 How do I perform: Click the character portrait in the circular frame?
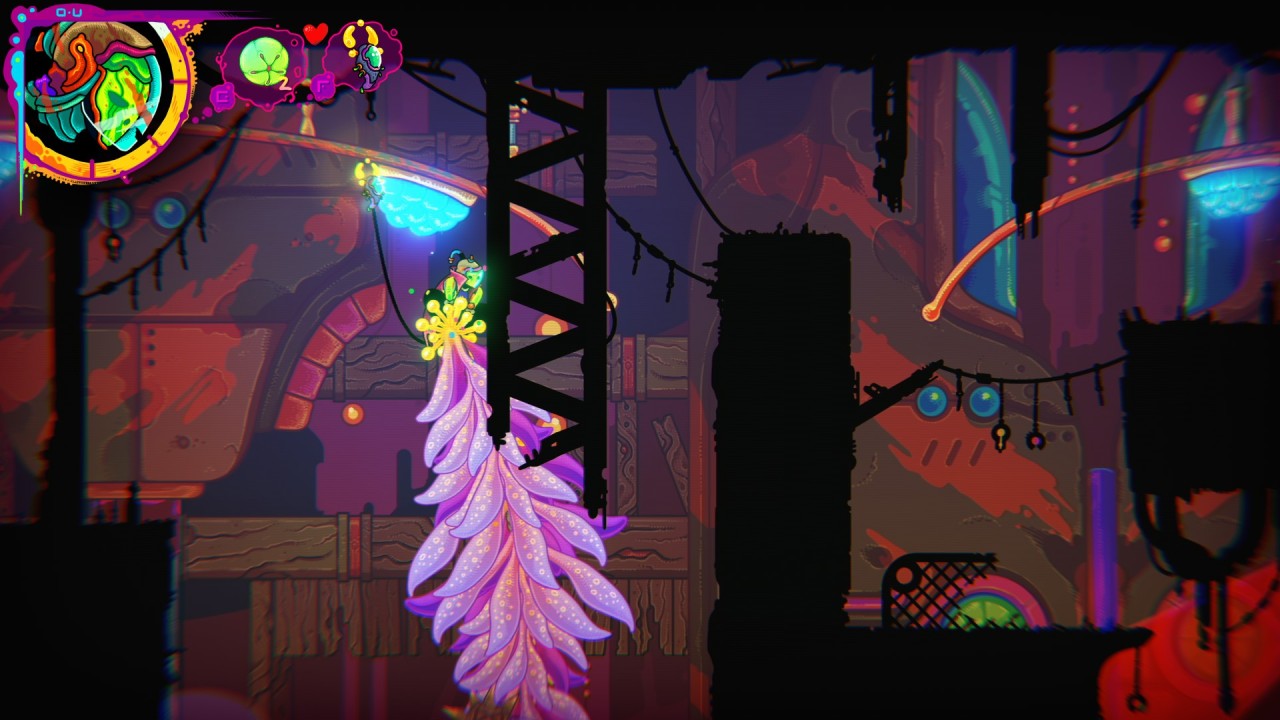click(x=99, y=91)
